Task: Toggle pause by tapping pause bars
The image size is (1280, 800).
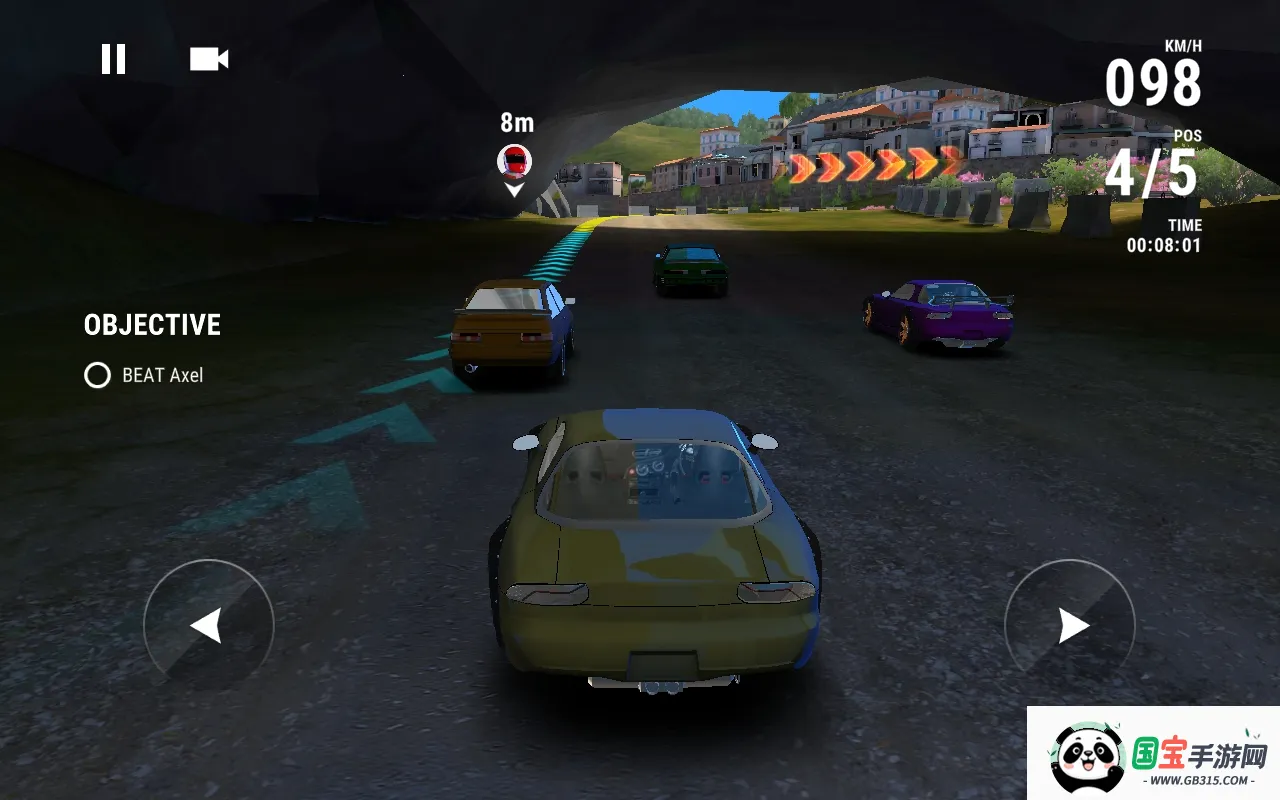Action: [114, 58]
